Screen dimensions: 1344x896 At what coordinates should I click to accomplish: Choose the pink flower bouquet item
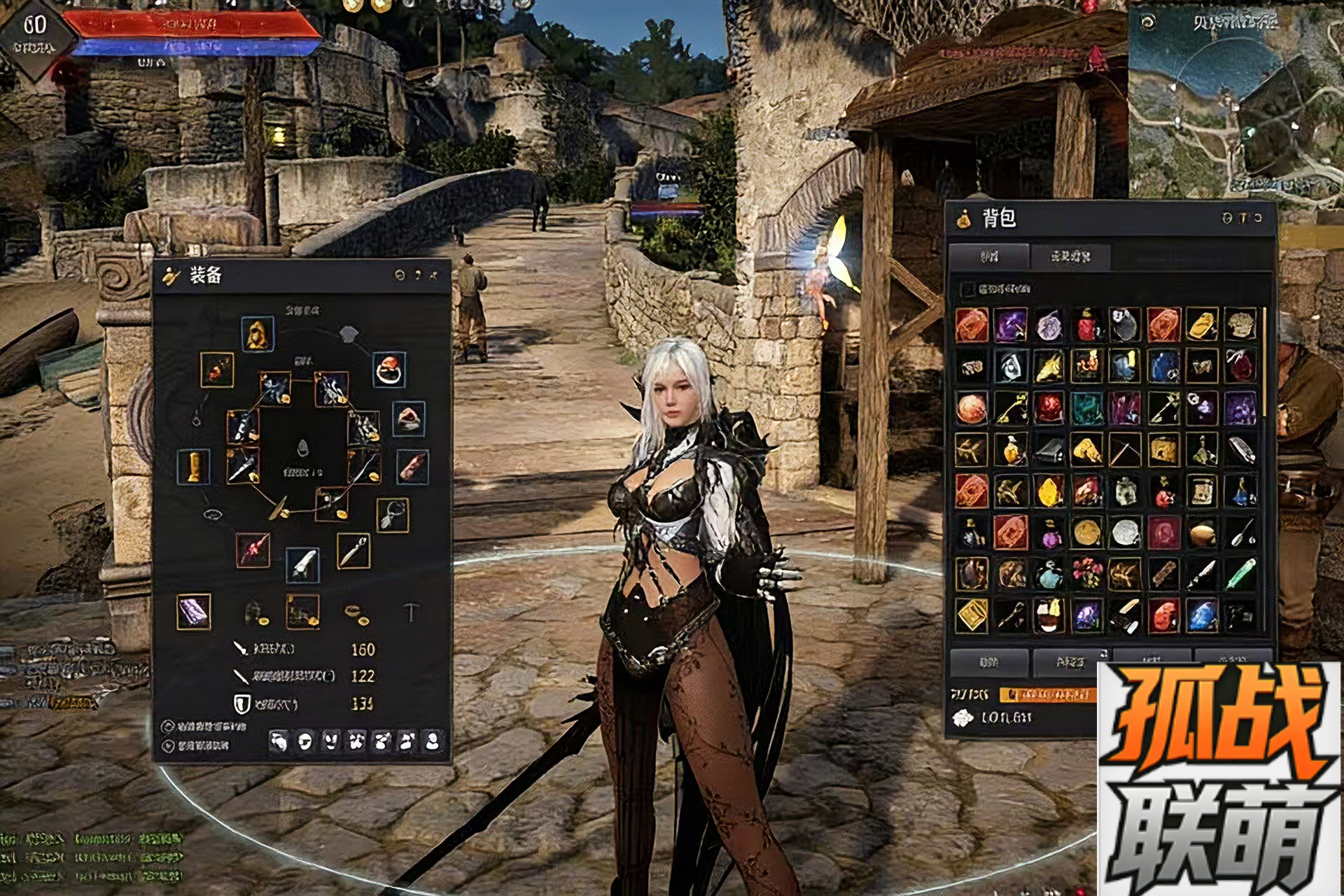click(1086, 574)
